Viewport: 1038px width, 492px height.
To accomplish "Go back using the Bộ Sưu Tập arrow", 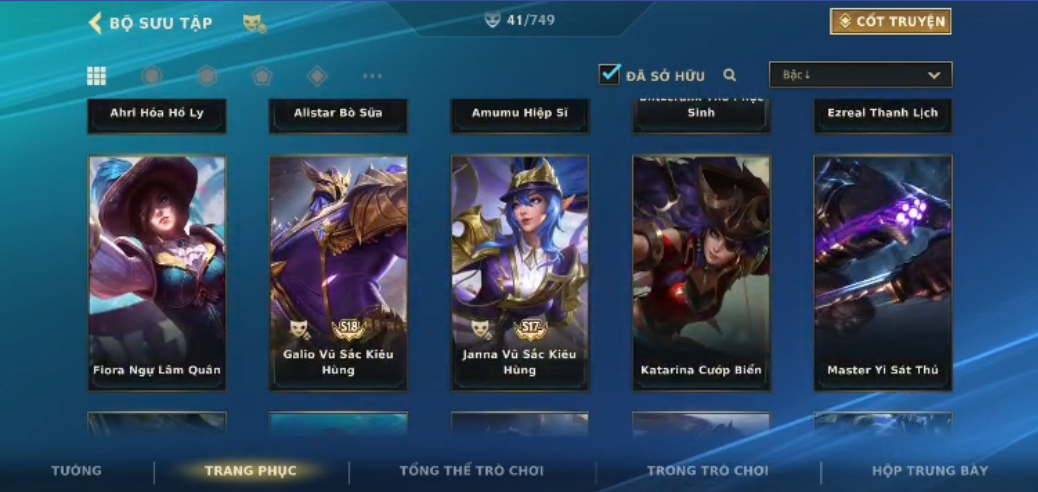I will 96,23.
